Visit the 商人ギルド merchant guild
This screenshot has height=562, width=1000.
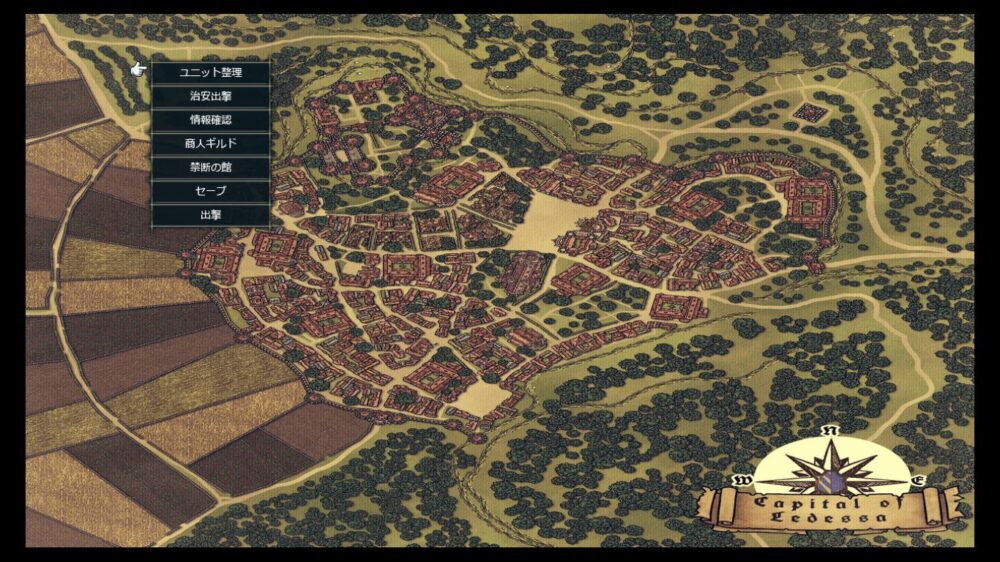coord(210,144)
